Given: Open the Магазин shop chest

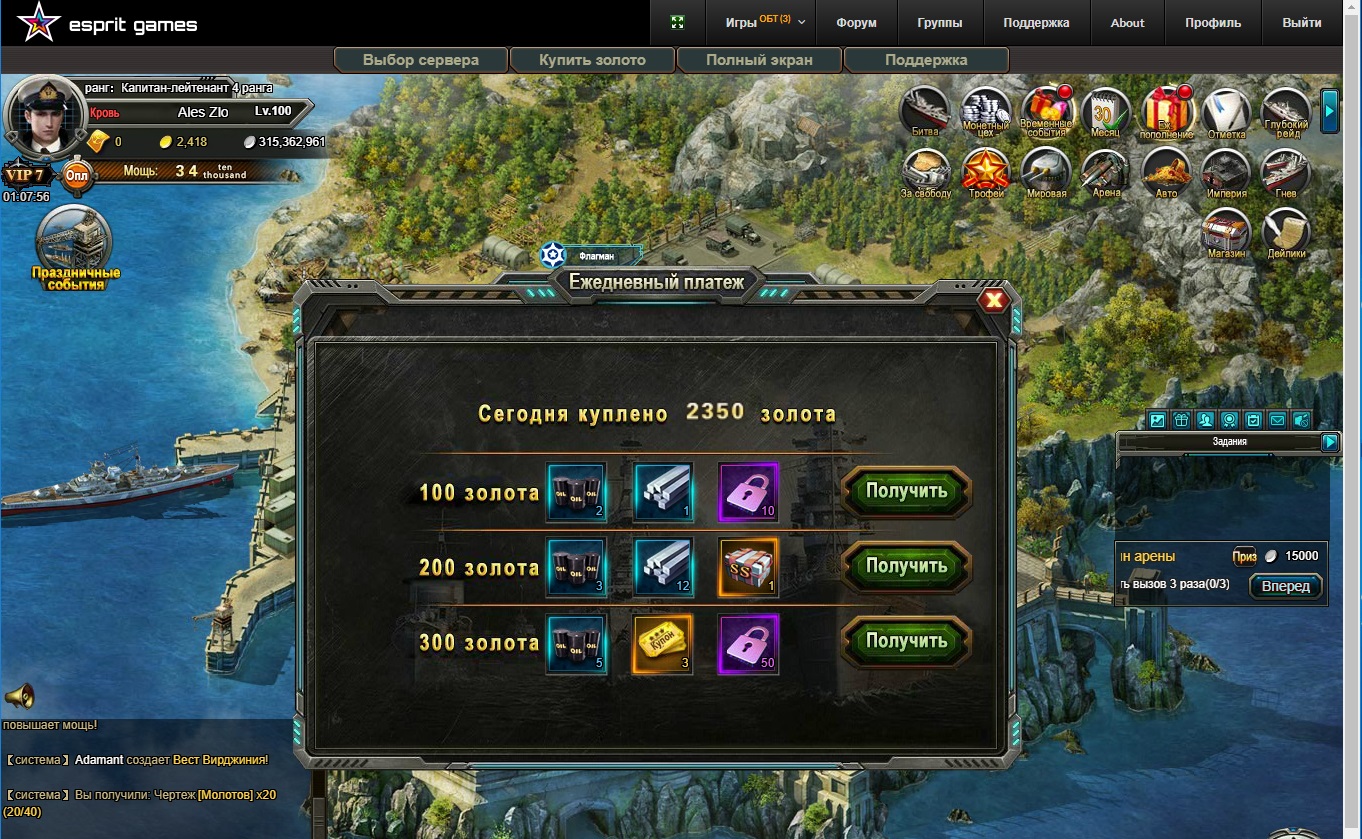Looking at the screenshot, I should (1226, 232).
